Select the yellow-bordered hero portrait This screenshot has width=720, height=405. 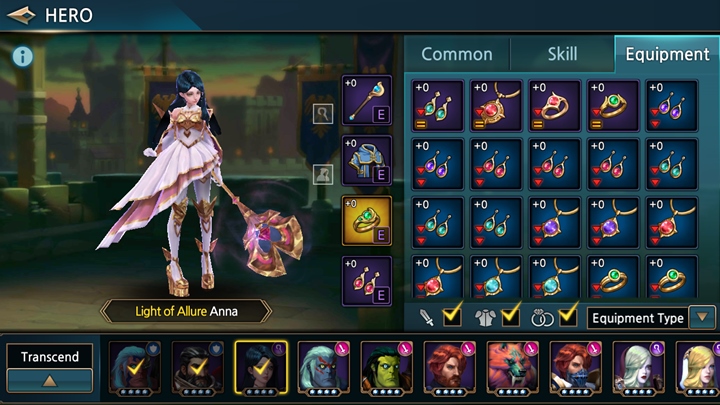click(260, 367)
